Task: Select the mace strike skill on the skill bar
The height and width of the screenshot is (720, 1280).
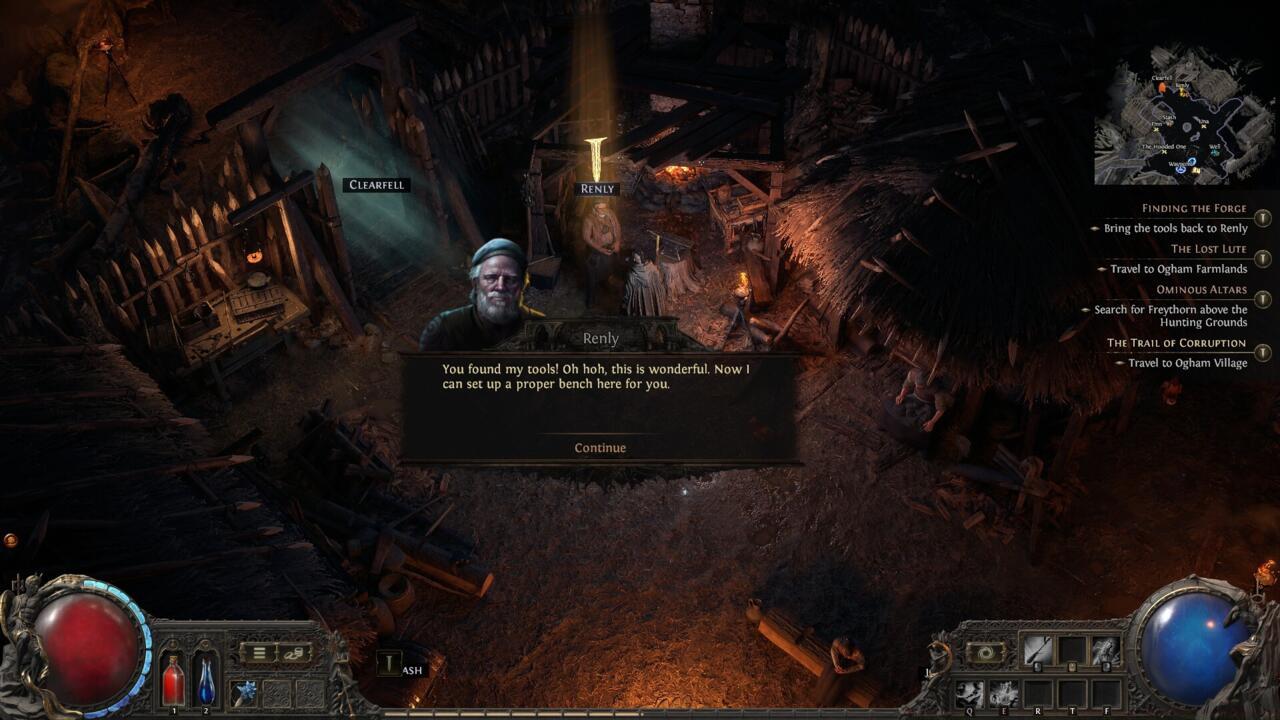Action: (x=1038, y=651)
